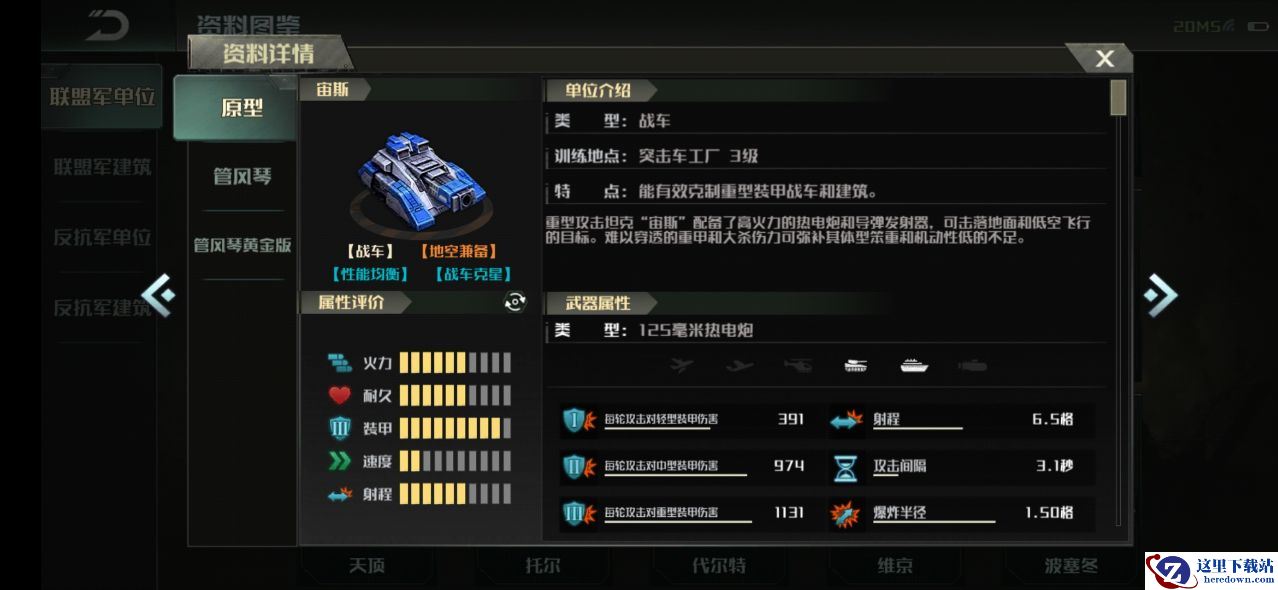Open the 反抗军单位 category
This screenshot has height=590, width=1278.
click(x=102, y=237)
